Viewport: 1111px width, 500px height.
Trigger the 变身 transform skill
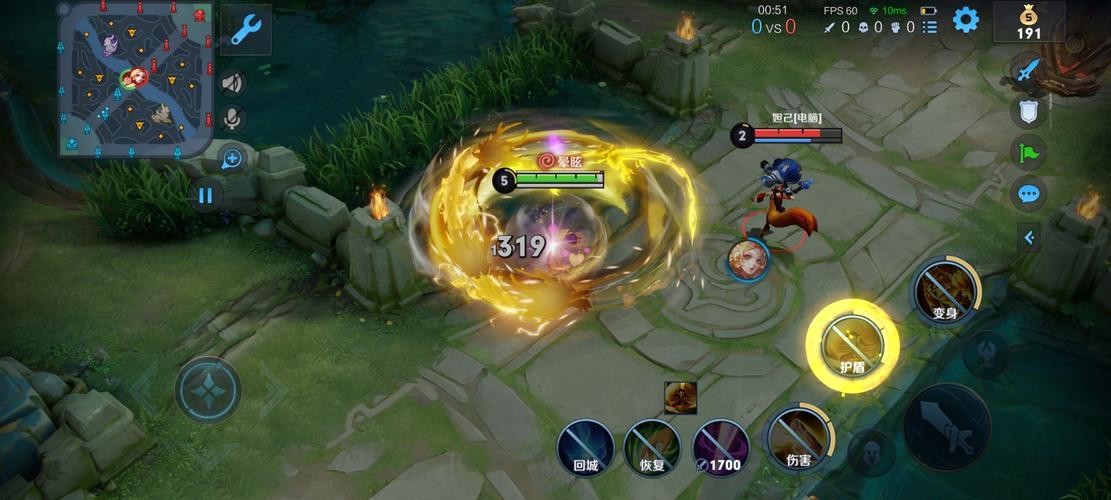945,290
